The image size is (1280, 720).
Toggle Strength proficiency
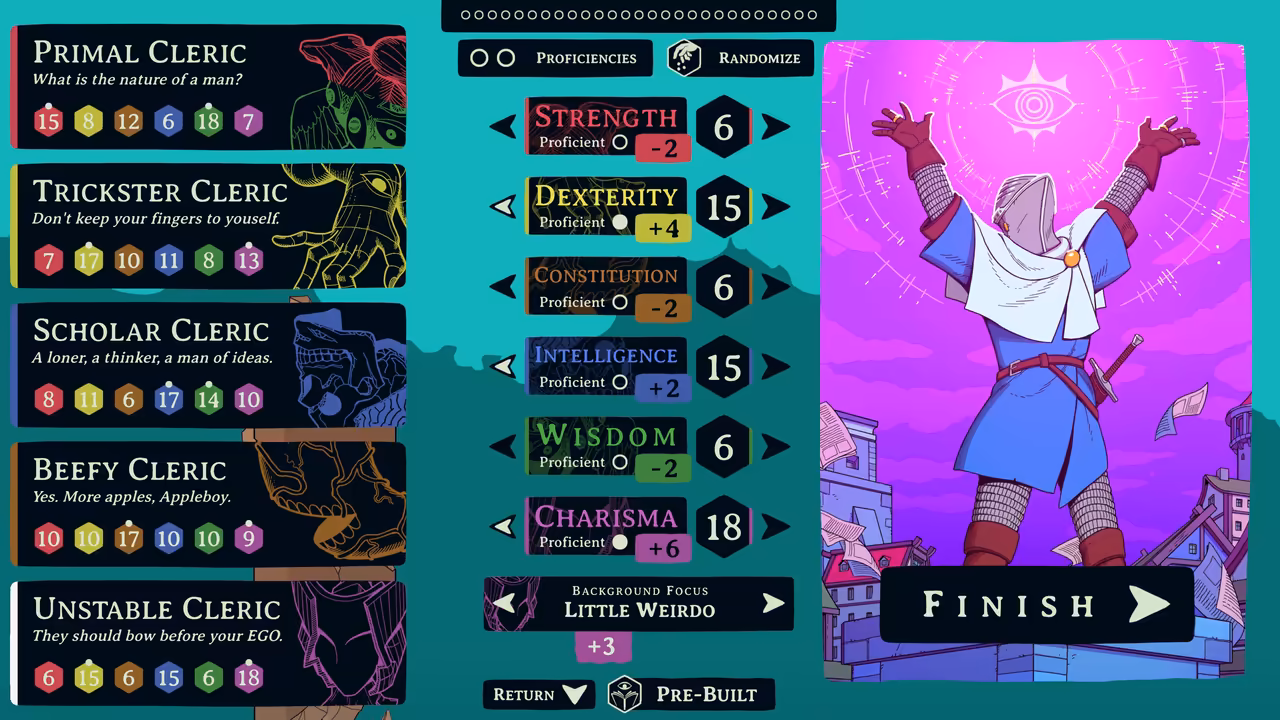[x=620, y=143]
